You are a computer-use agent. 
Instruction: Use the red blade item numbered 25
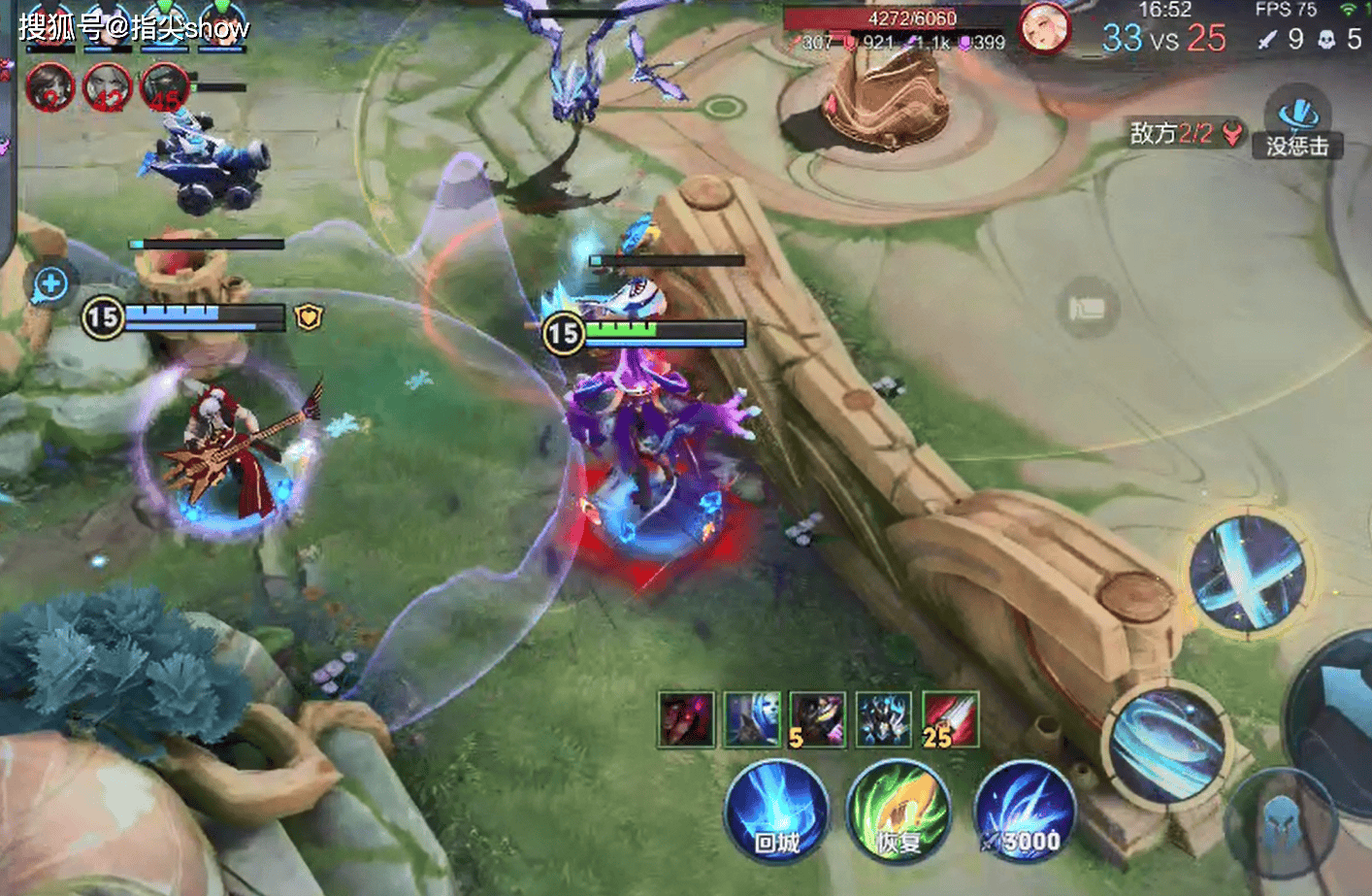pos(950,719)
